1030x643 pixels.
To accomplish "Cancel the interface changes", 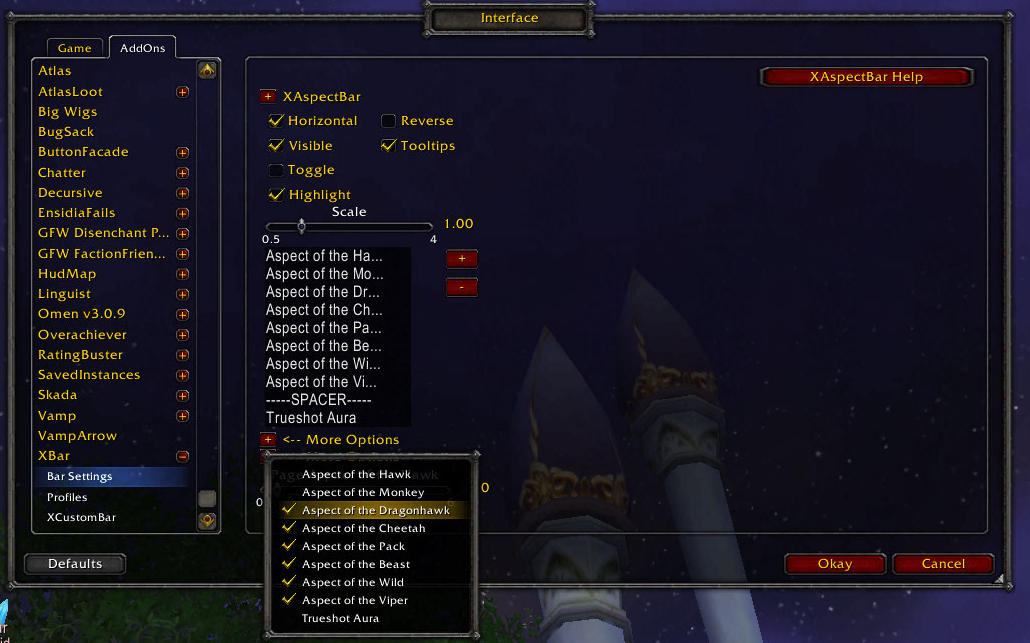I will (943, 564).
